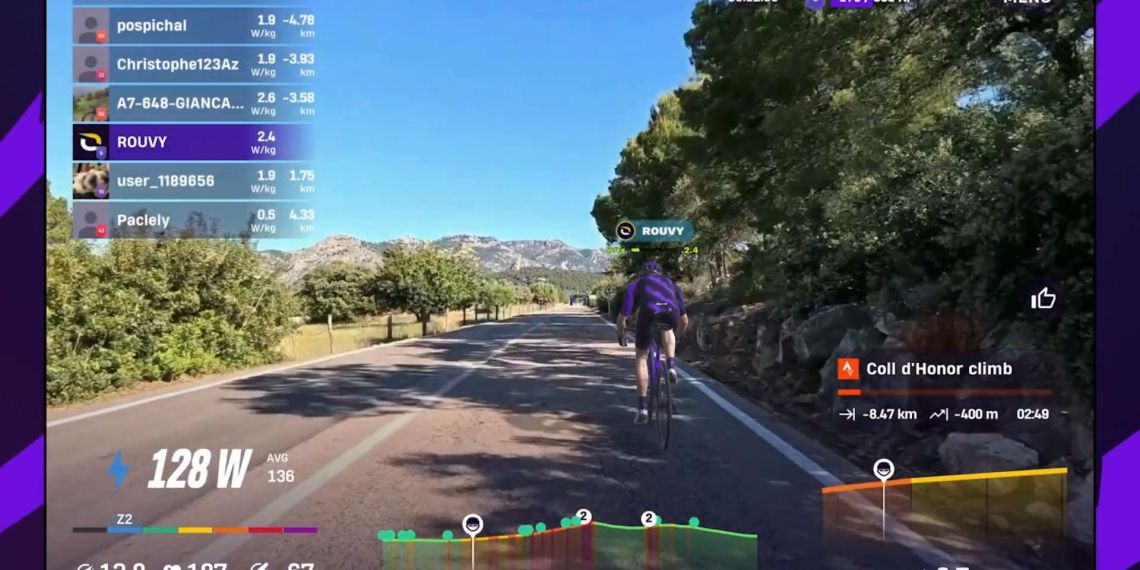Click the ROUVY name tag above the cyclist
Image resolution: width=1140 pixels, height=570 pixels.
point(655,231)
